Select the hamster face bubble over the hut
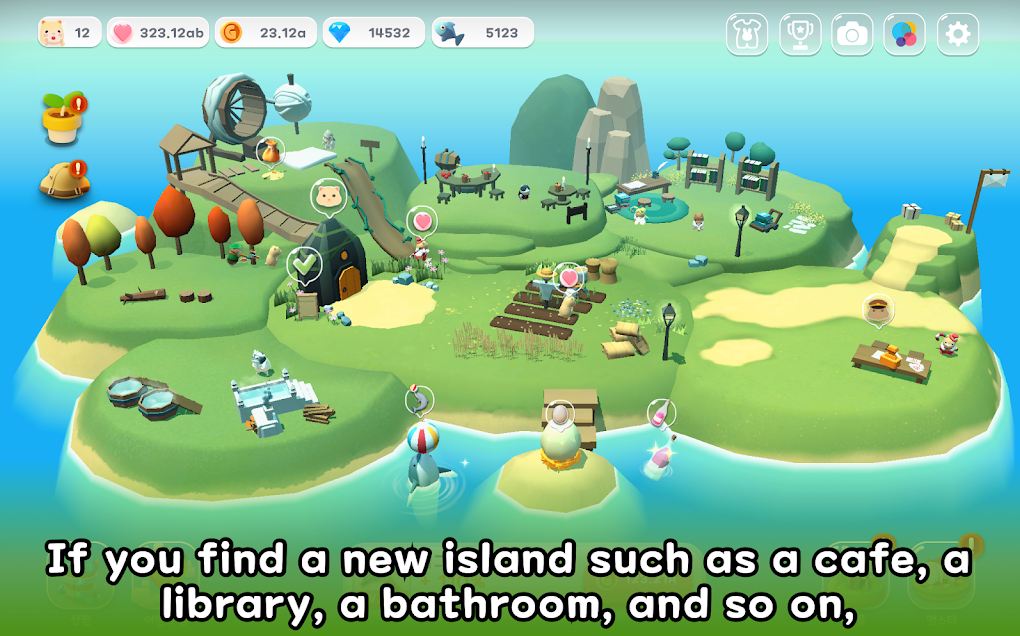1020x636 pixels. [x=327, y=194]
